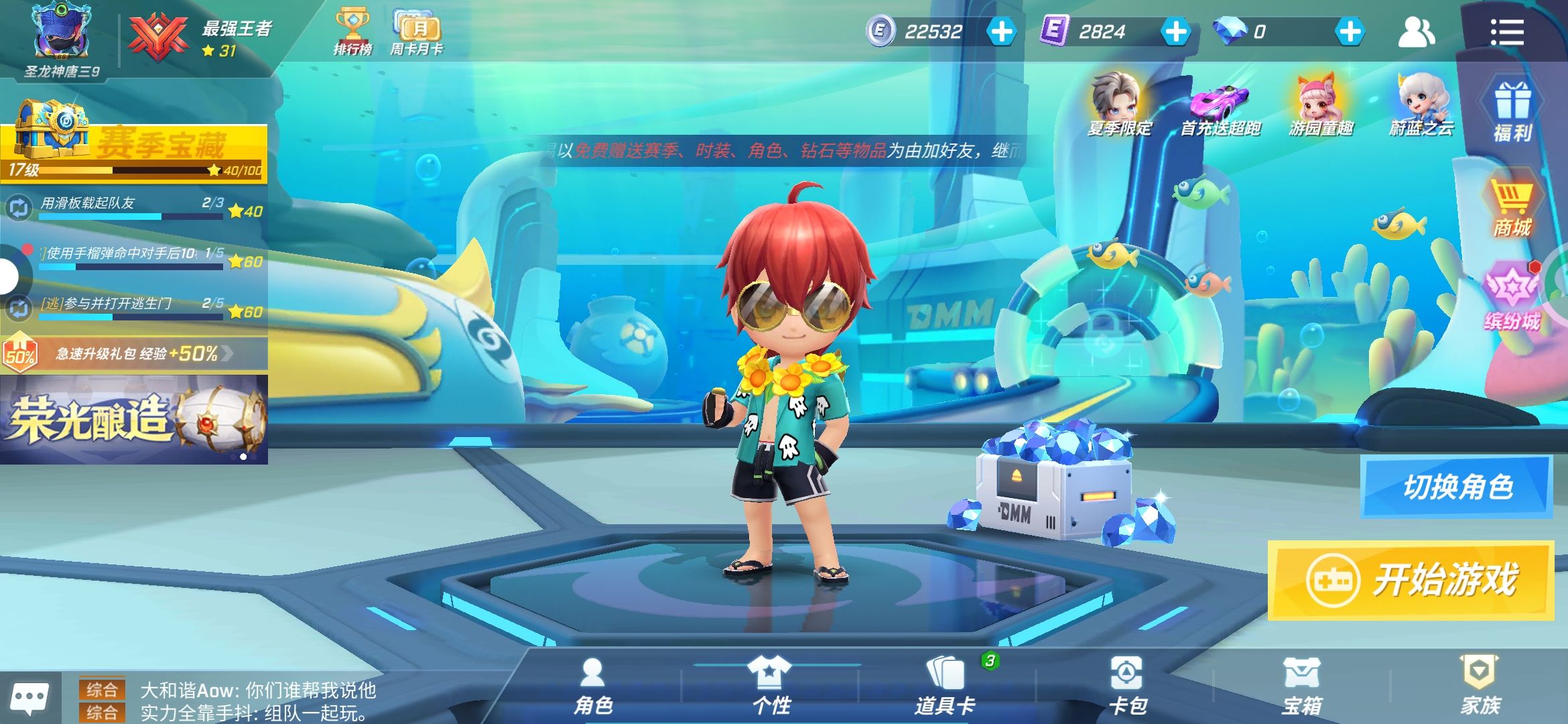Open 荣光酿造 promotional banner
This screenshot has width=1568, height=724.
pos(134,419)
